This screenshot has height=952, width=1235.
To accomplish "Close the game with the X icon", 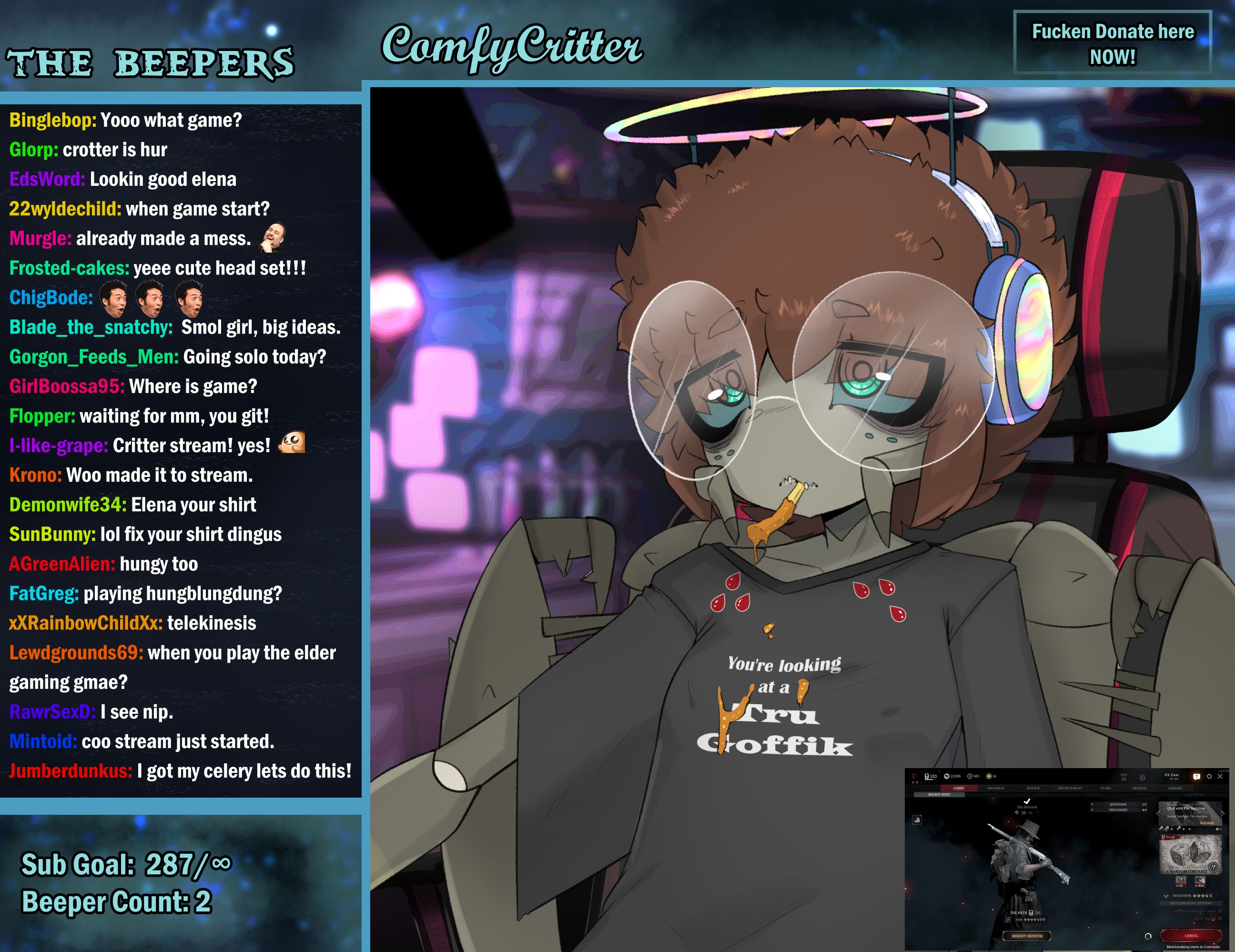I will 1220,777.
